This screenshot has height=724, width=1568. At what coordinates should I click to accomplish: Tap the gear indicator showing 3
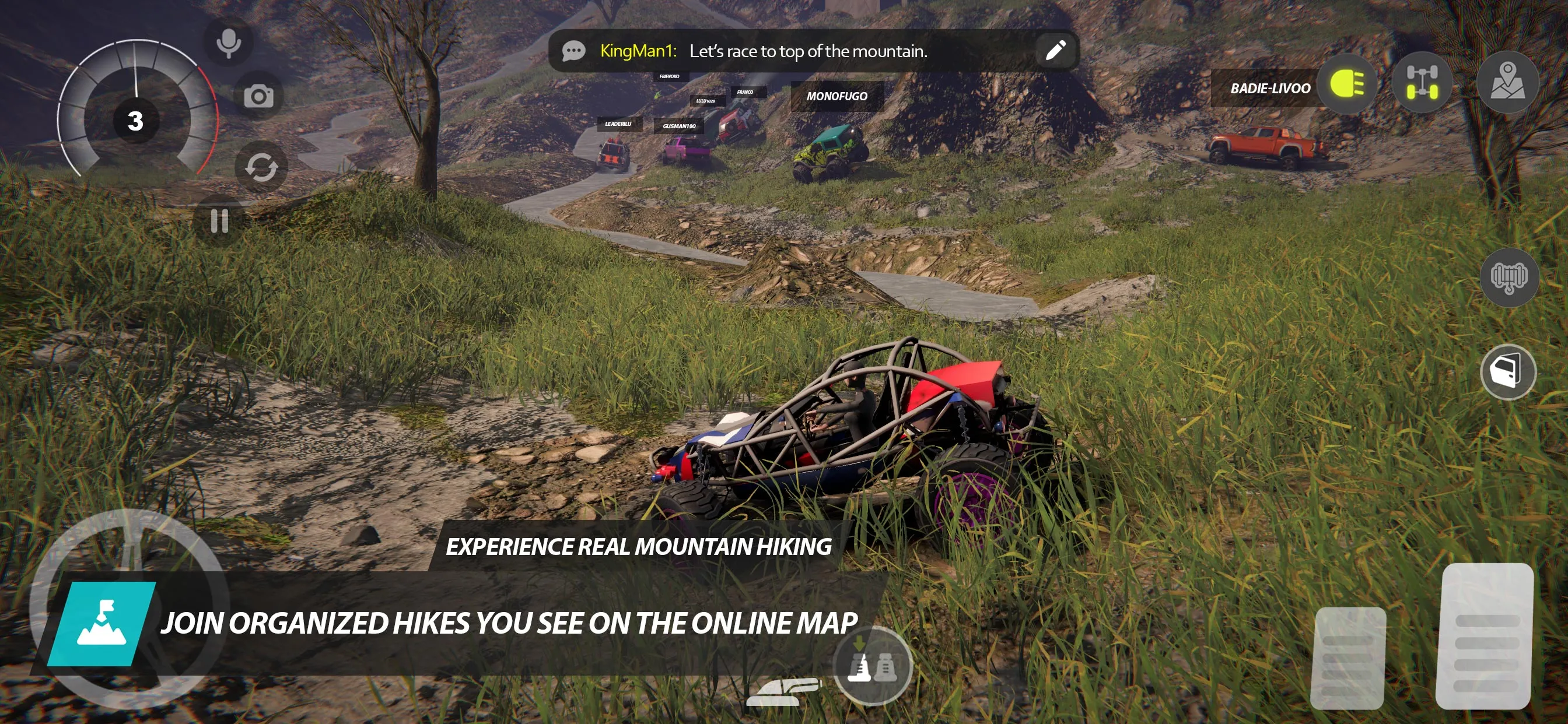pyautogui.click(x=135, y=120)
